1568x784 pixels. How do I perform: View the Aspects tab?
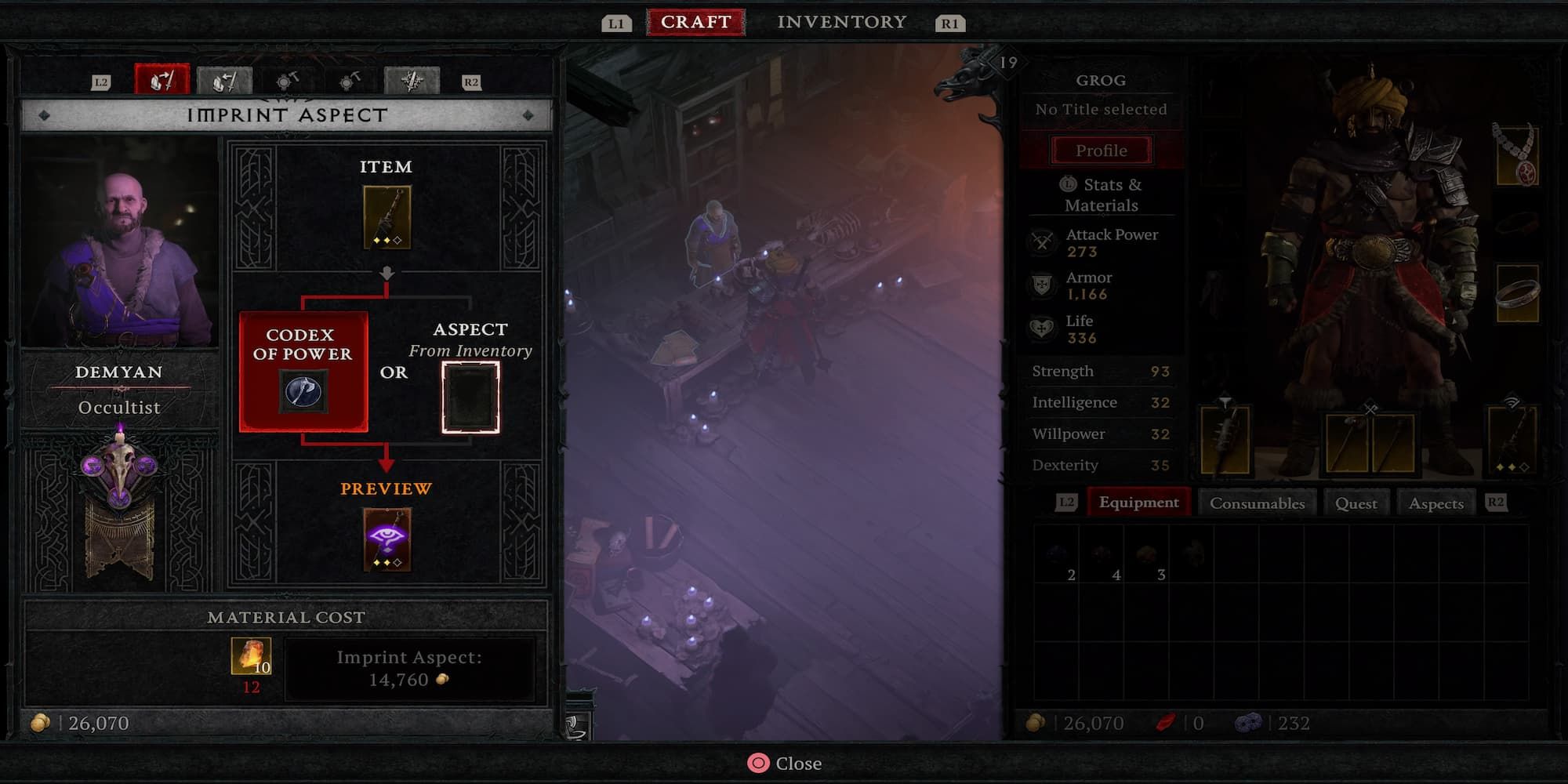1436,503
